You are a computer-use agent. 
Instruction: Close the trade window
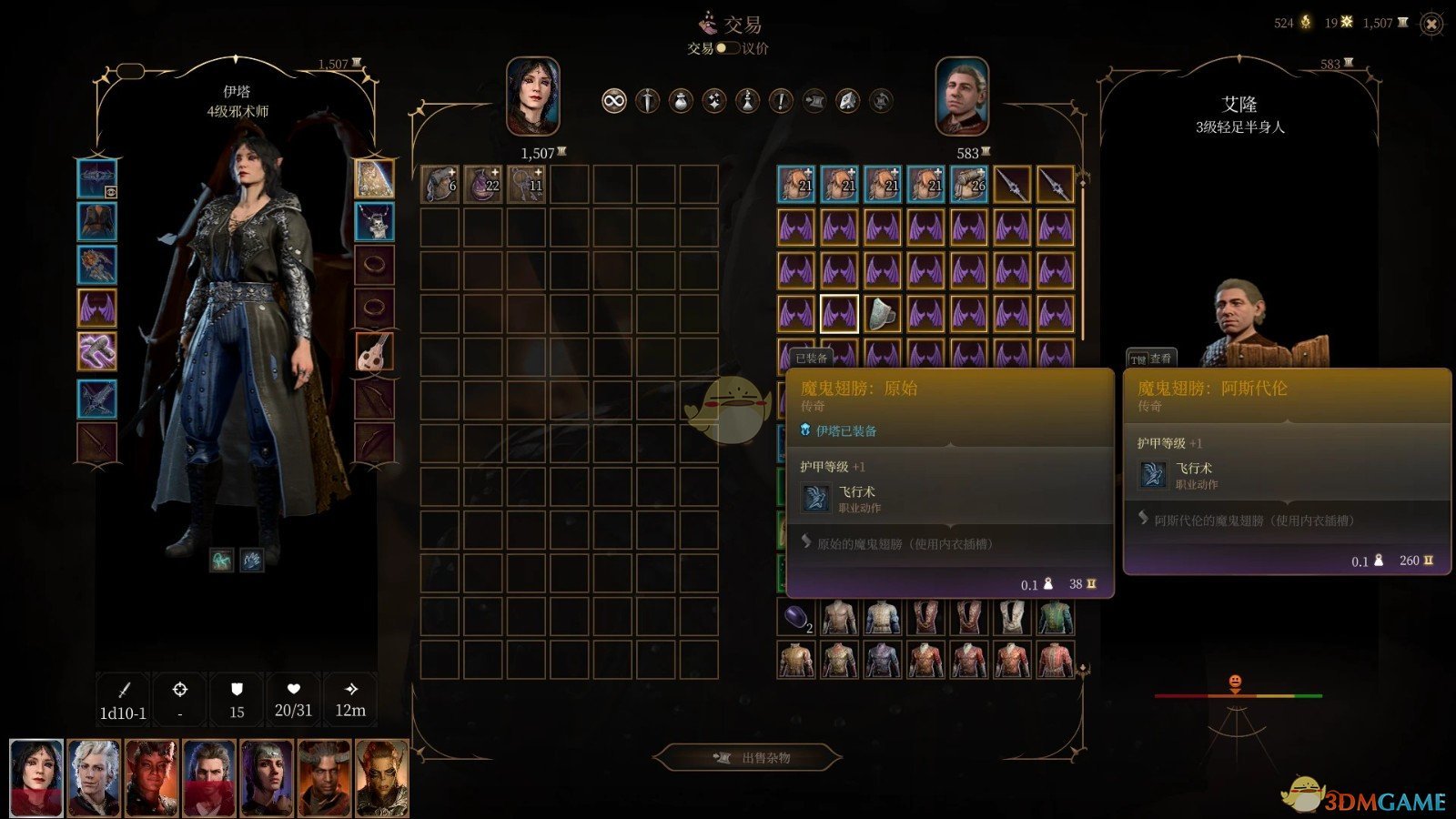coord(1431,25)
